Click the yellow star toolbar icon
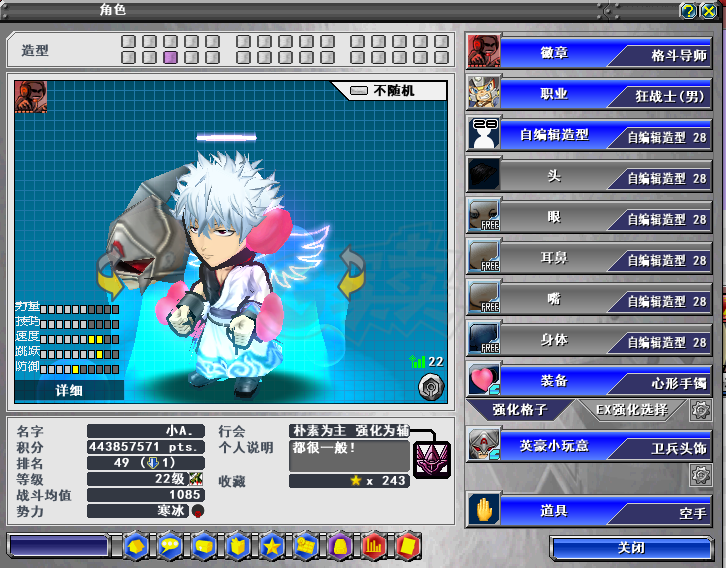Viewport: 726px width, 568px height. 271,546
